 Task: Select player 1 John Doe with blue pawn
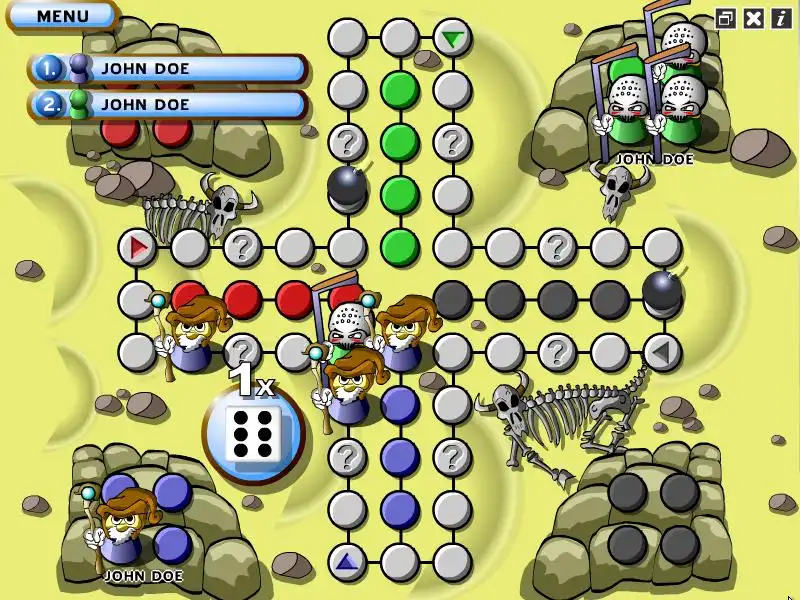click(168, 69)
